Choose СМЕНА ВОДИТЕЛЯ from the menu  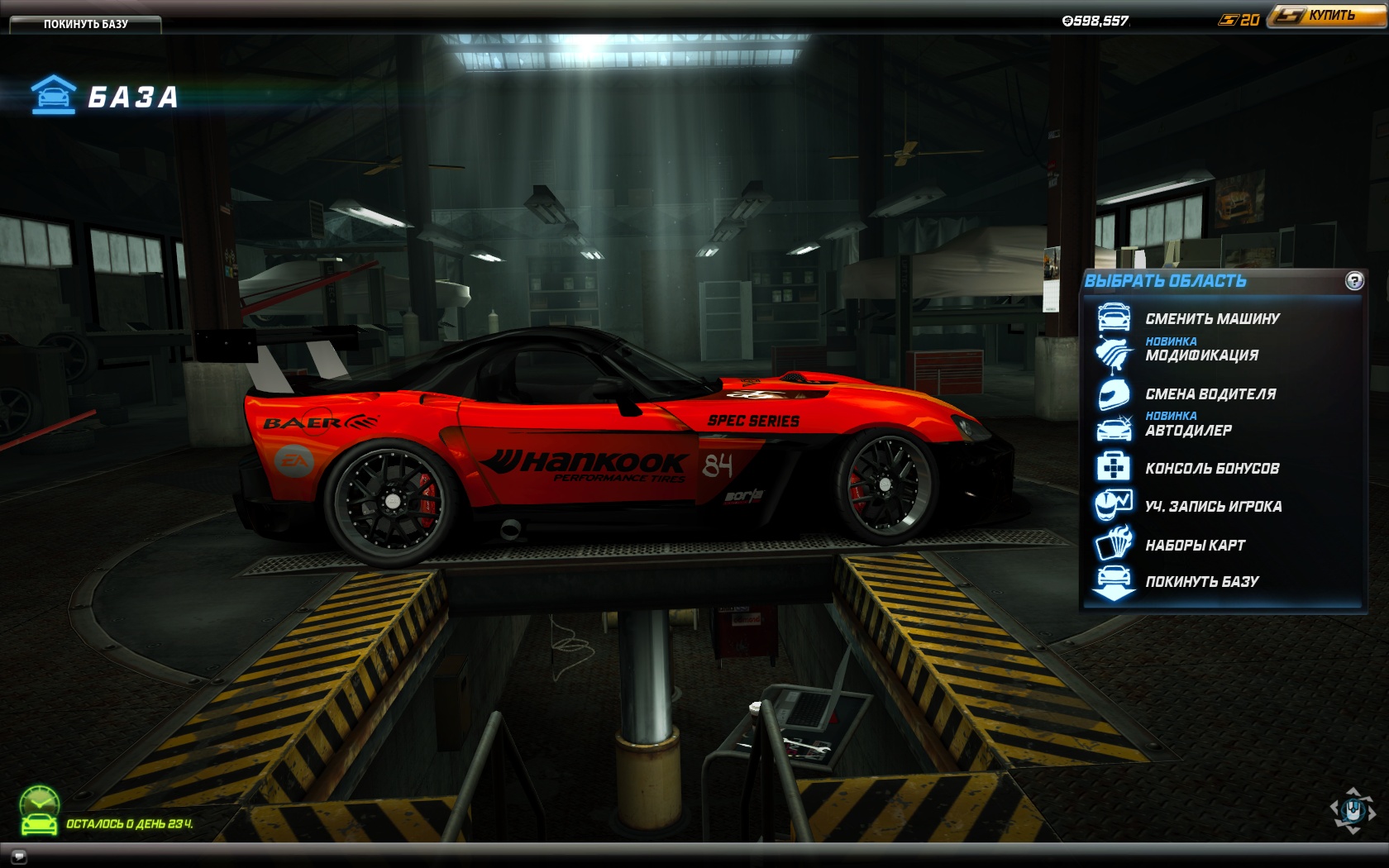1210,394
